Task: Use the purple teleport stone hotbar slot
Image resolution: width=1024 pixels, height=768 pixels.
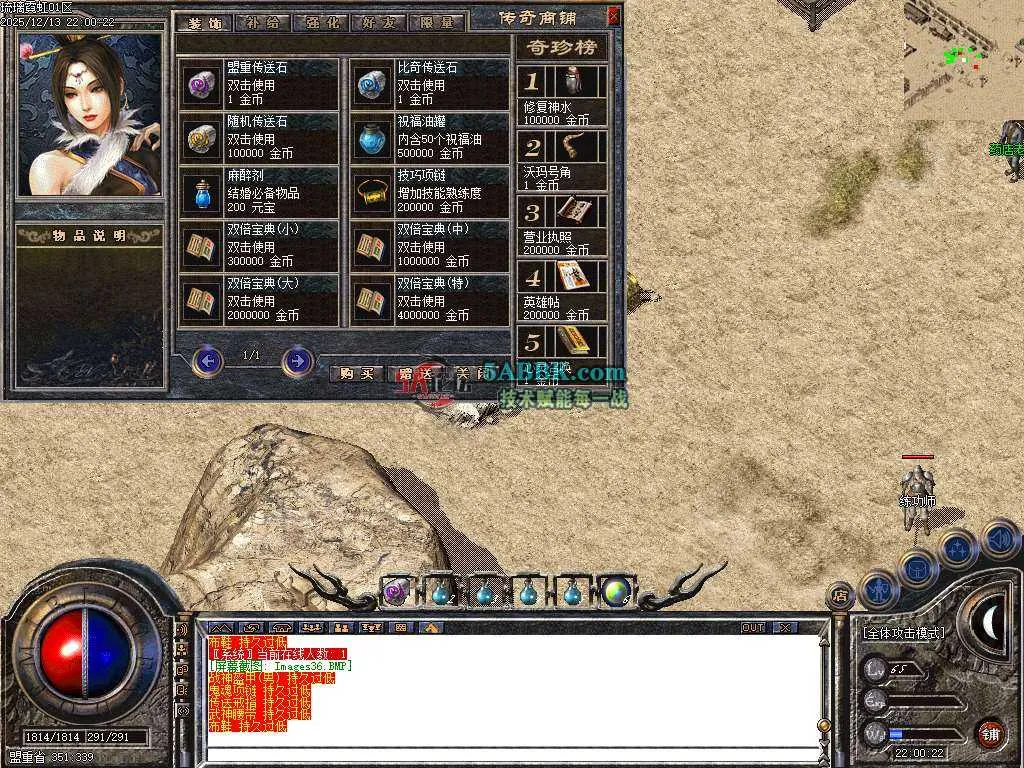Action: [397, 592]
